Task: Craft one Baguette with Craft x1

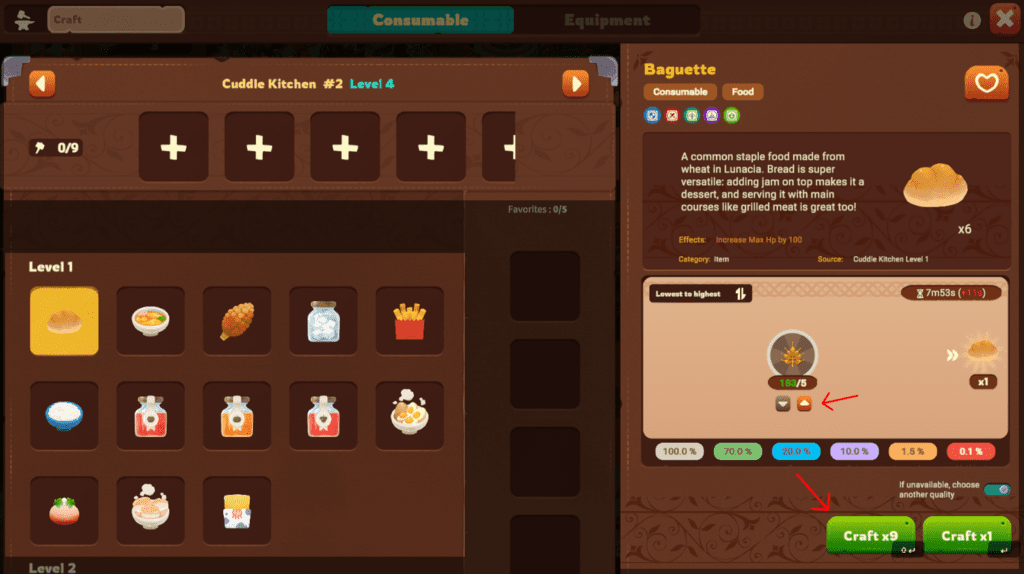Action: click(966, 535)
